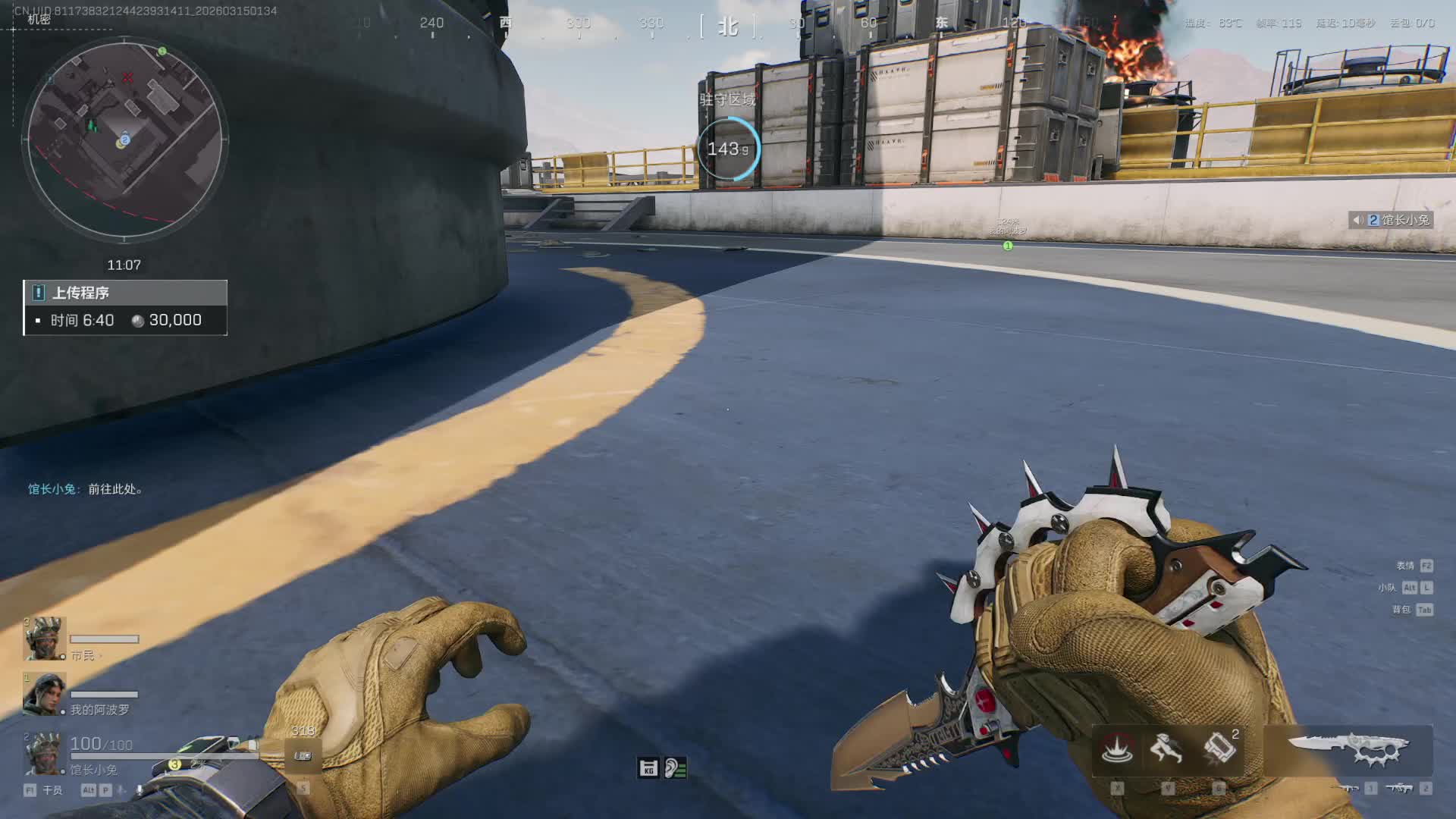Open the circular minimap
The width and height of the screenshot is (1456, 819).
[125, 139]
